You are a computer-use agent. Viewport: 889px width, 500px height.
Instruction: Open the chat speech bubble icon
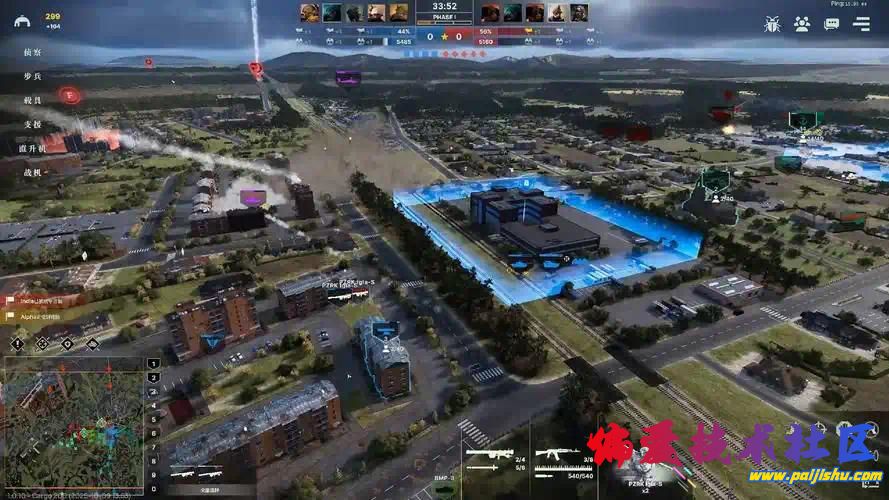tap(831, 23)
